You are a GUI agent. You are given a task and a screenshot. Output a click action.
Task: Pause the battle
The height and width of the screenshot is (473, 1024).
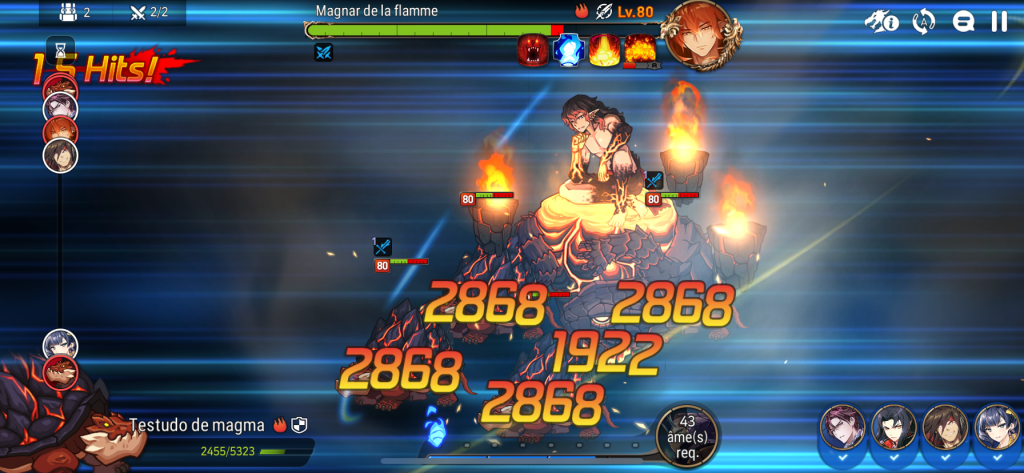tap(998, 22)
